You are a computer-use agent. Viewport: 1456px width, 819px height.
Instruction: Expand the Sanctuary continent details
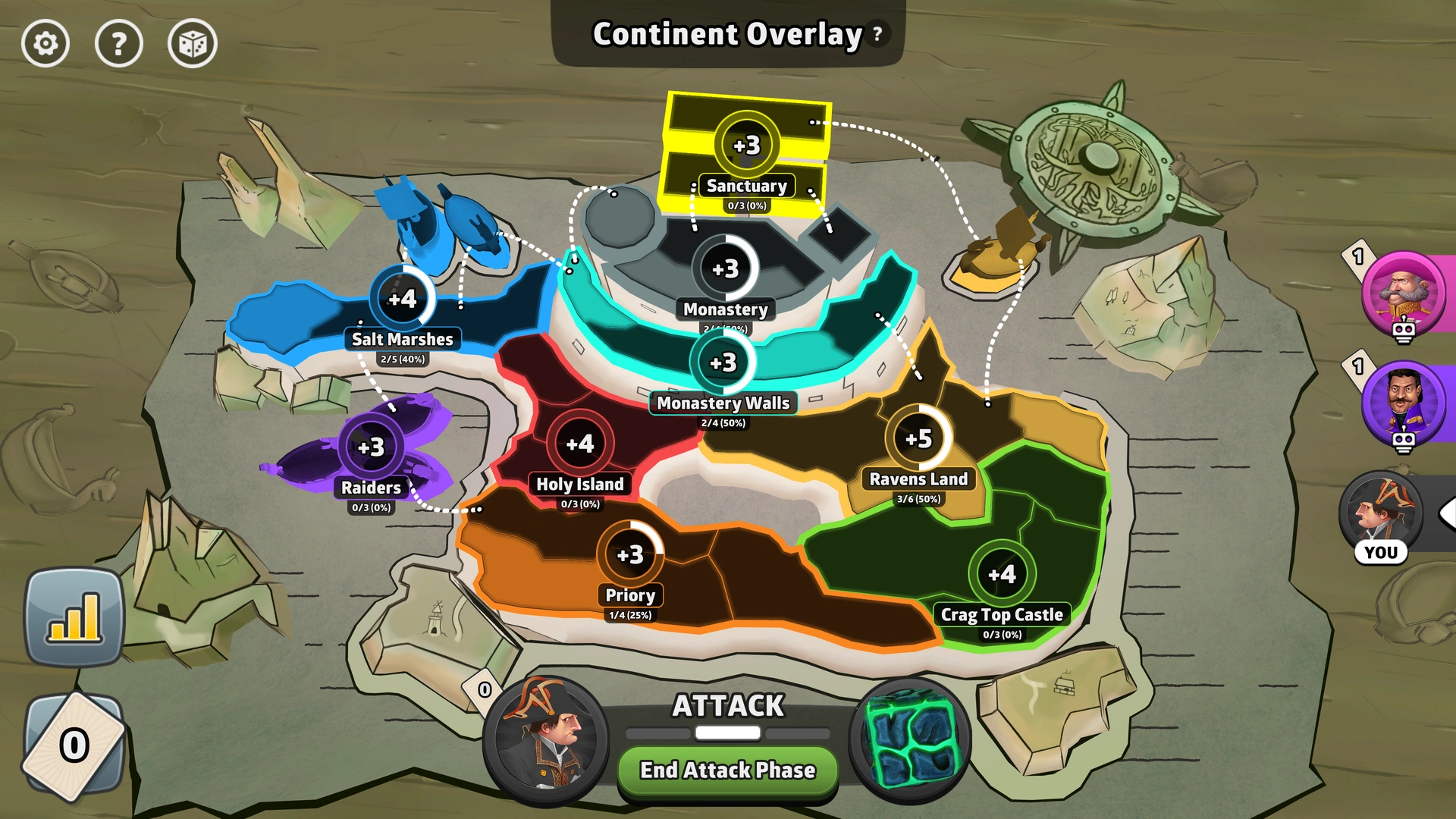[x=746, y=146]
